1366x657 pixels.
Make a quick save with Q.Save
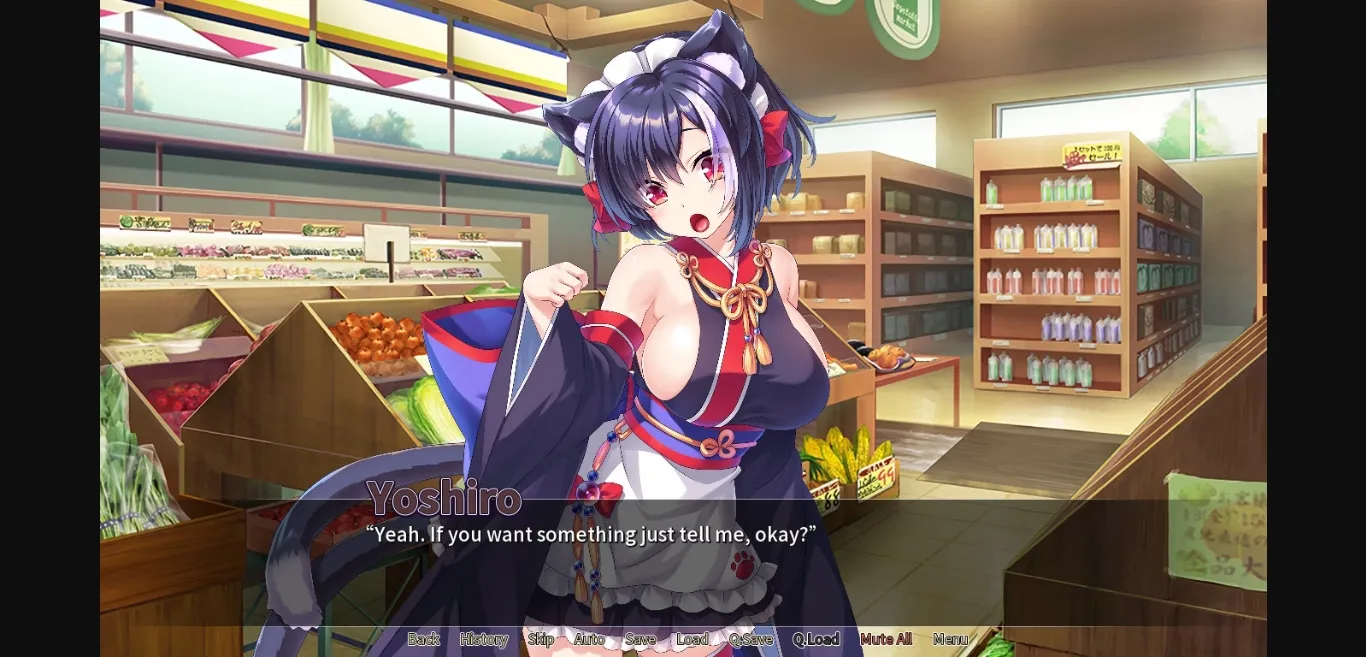point(750,639)
